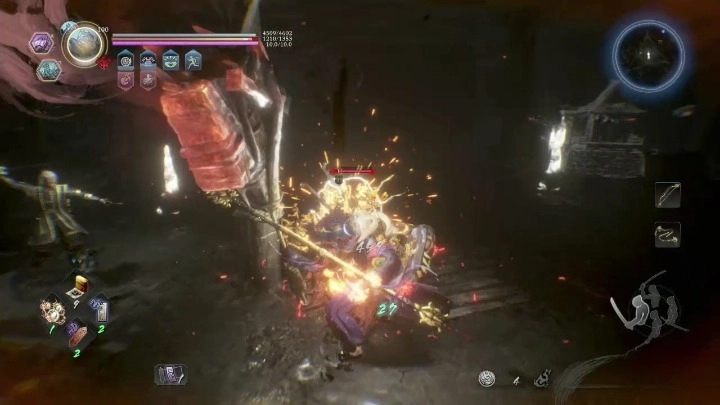Activate the purple hexagon yokai ability
Screen dimensions: 720x405
click(x=43, y=43)
